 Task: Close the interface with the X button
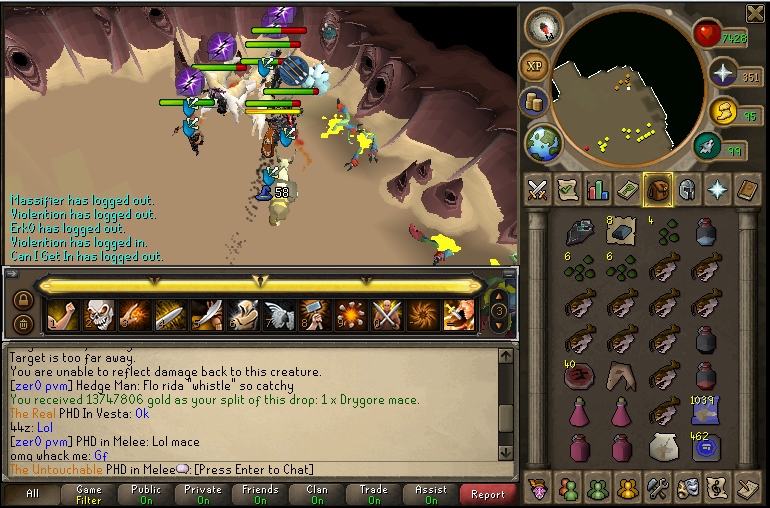pos(756,12)
